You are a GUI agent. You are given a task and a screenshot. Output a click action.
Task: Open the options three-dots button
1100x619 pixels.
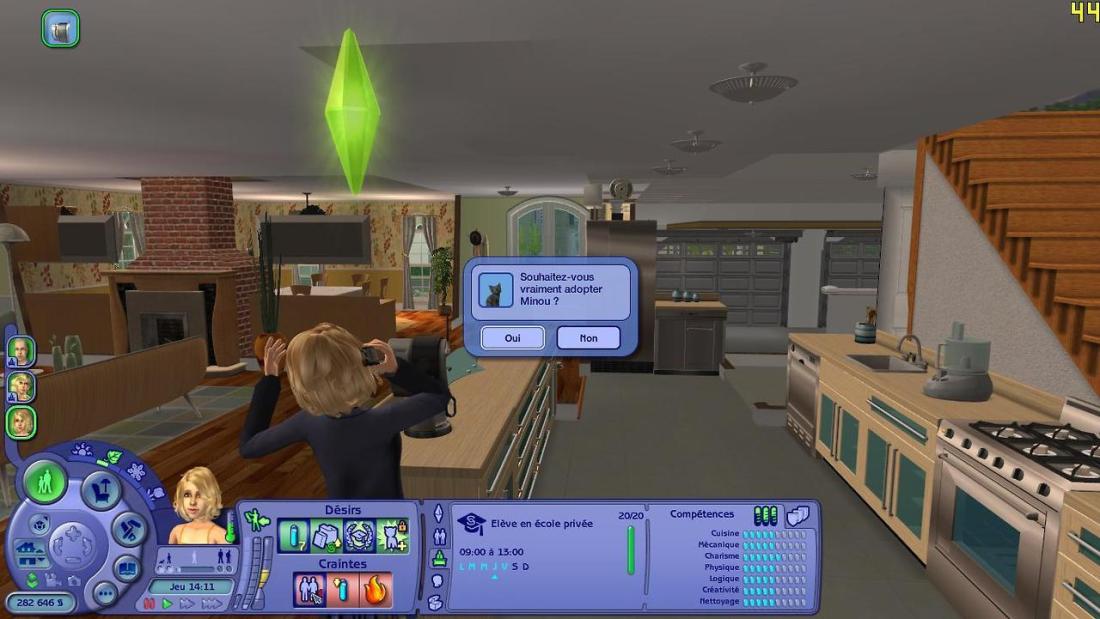tap(105, 593)
